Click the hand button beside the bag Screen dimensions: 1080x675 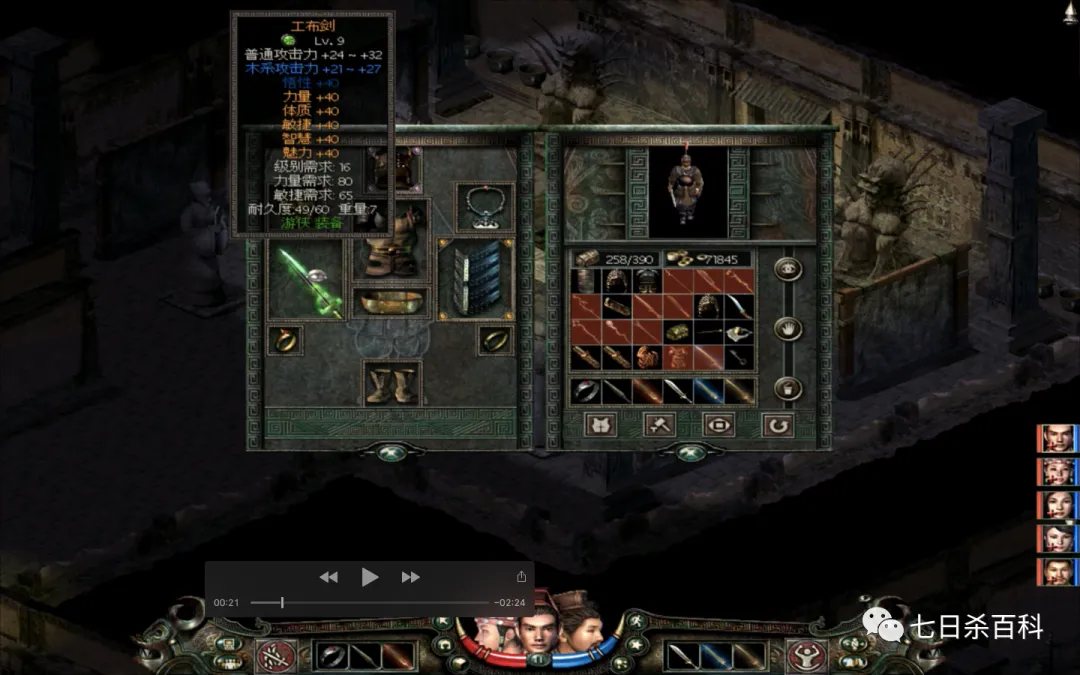(789, 328)
